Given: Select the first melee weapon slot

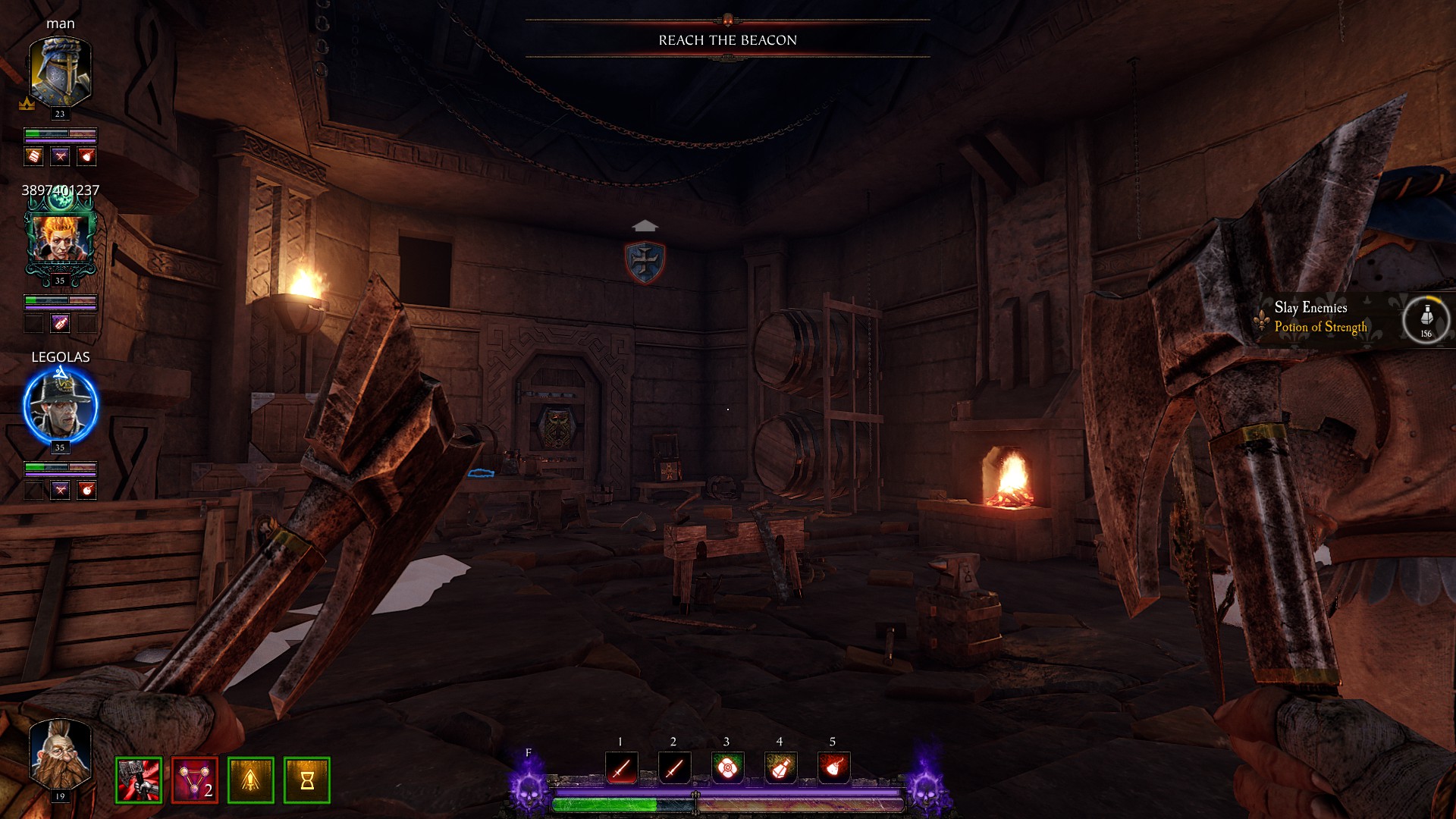Looking at the screenshot, I should pos(621,769).
